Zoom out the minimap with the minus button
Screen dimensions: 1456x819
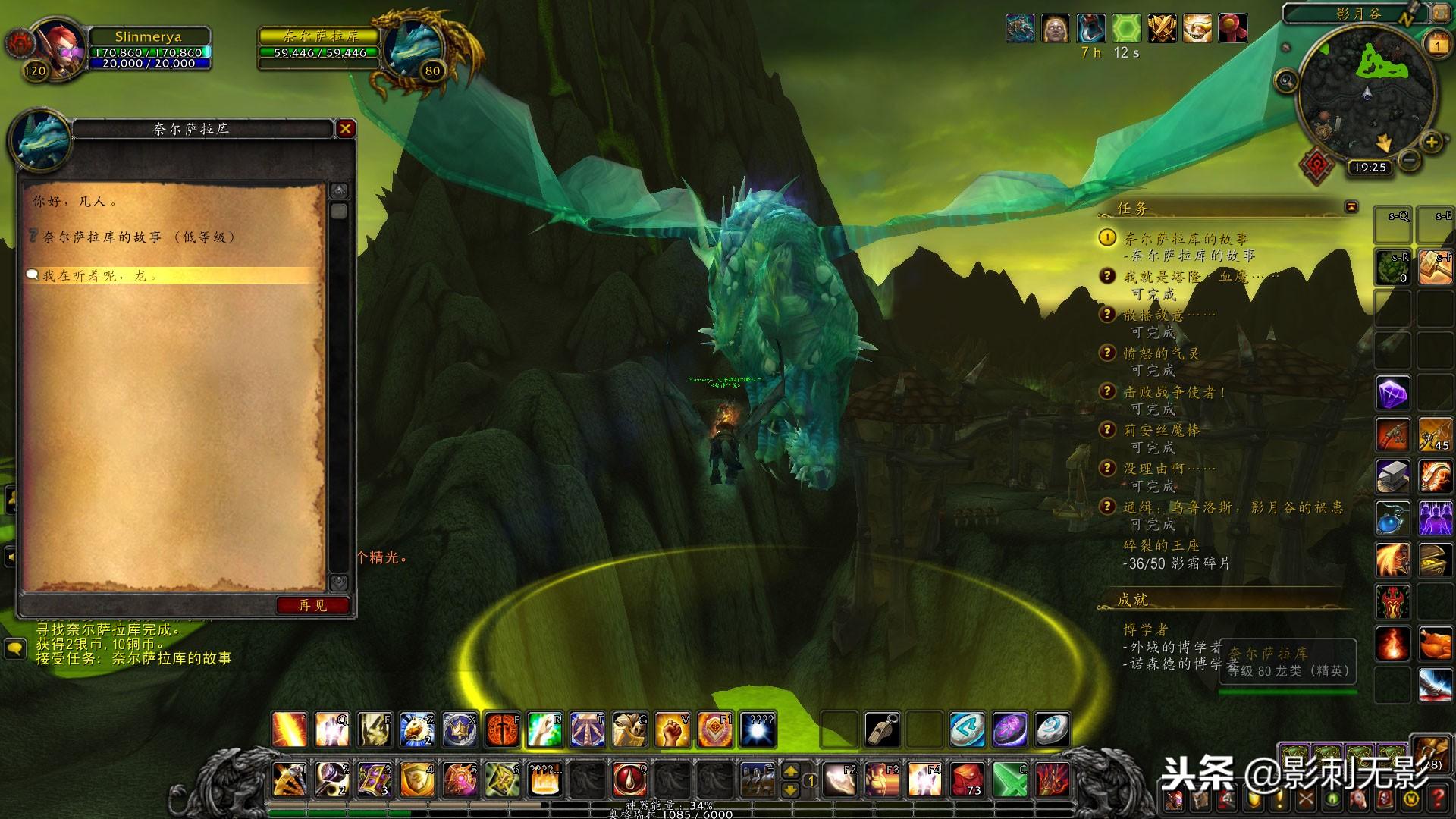(1409, 160)
